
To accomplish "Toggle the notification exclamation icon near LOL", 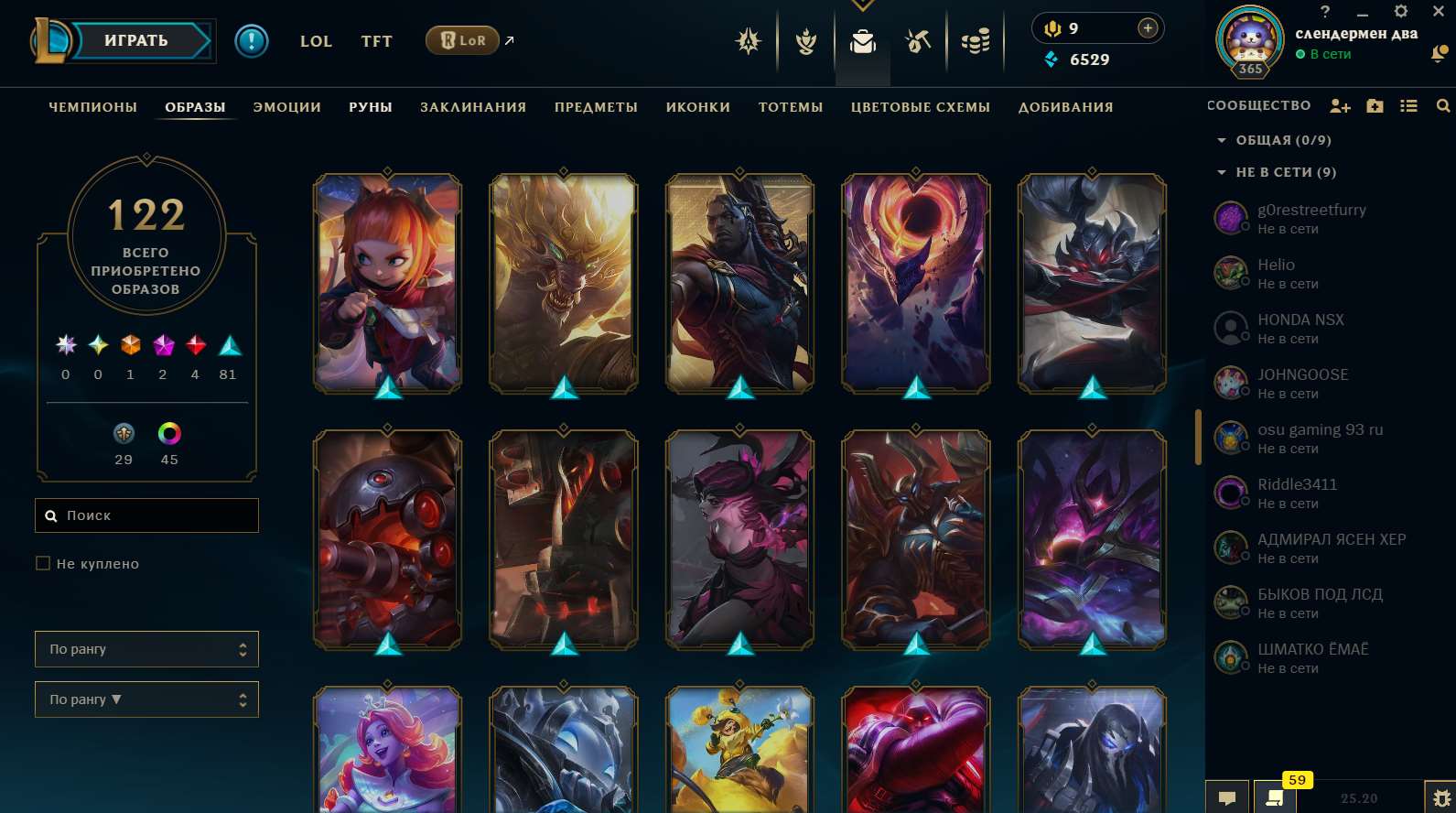I will click(253, 40).
